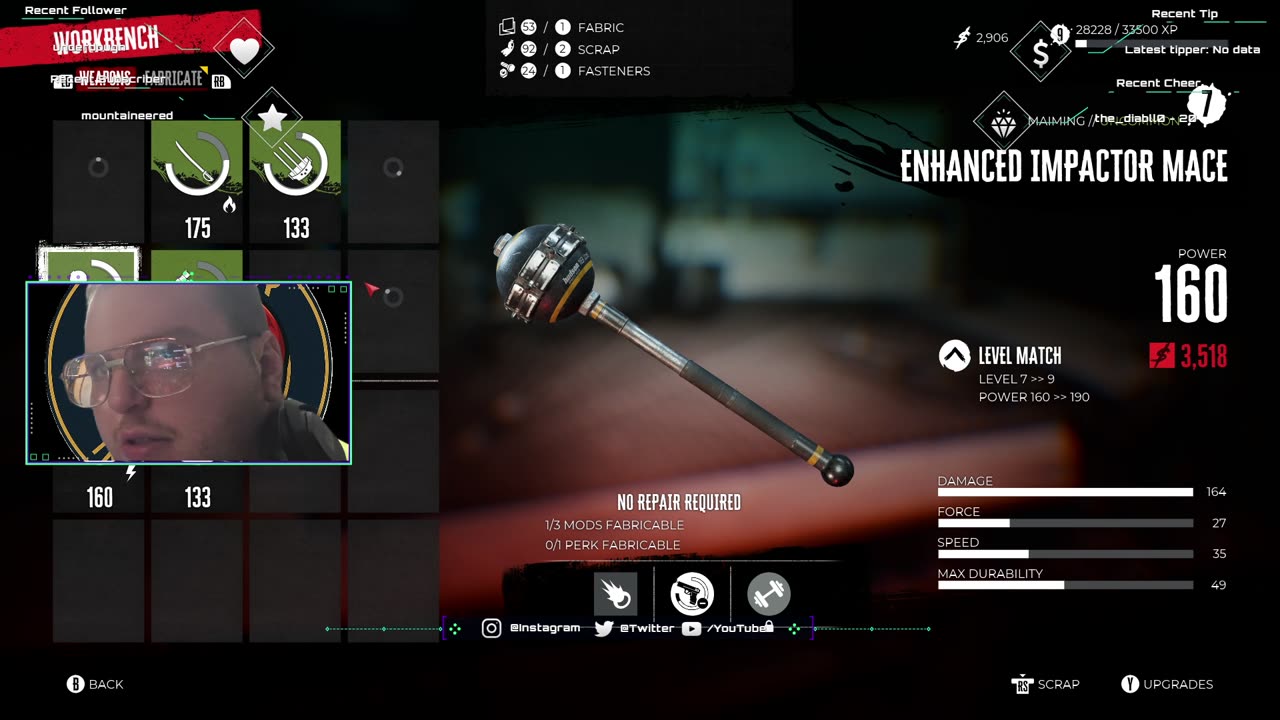Choose the claws weapon slot showing 133
The width and height of the screenshot is (1280, 720).
295,182
